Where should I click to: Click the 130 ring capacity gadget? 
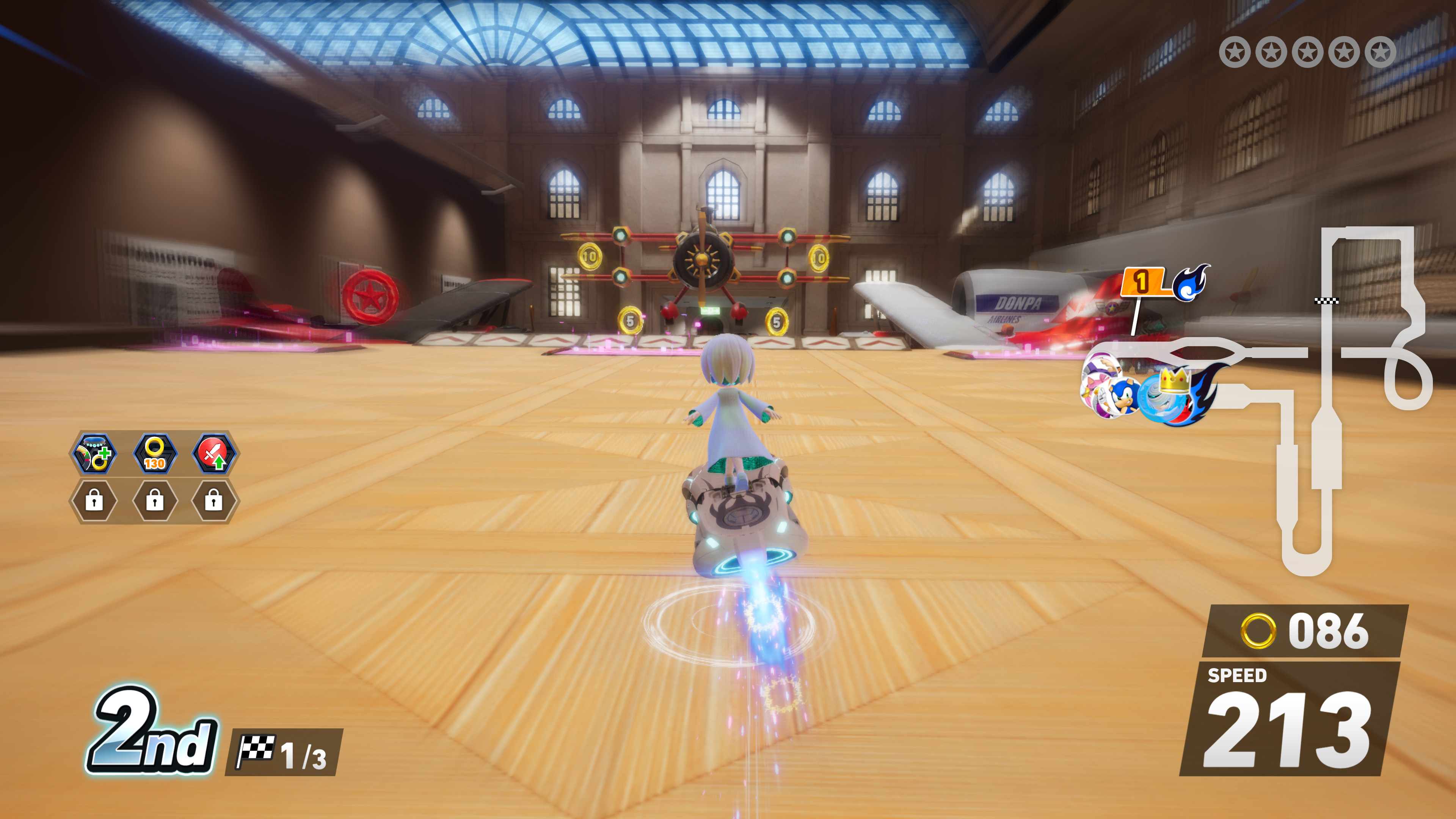click(x=154, y=453)
